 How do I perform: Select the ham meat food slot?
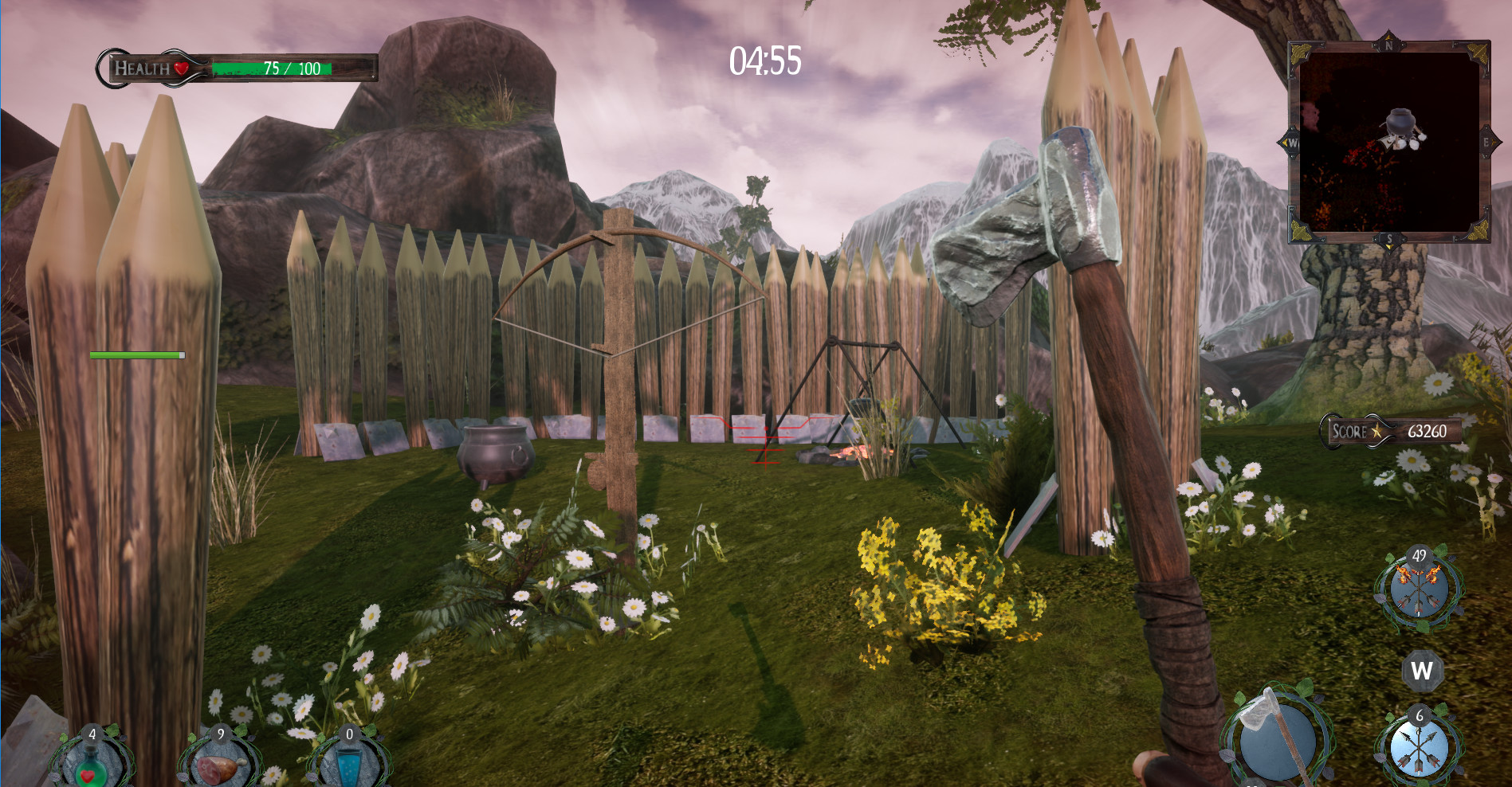click(219, 767)
